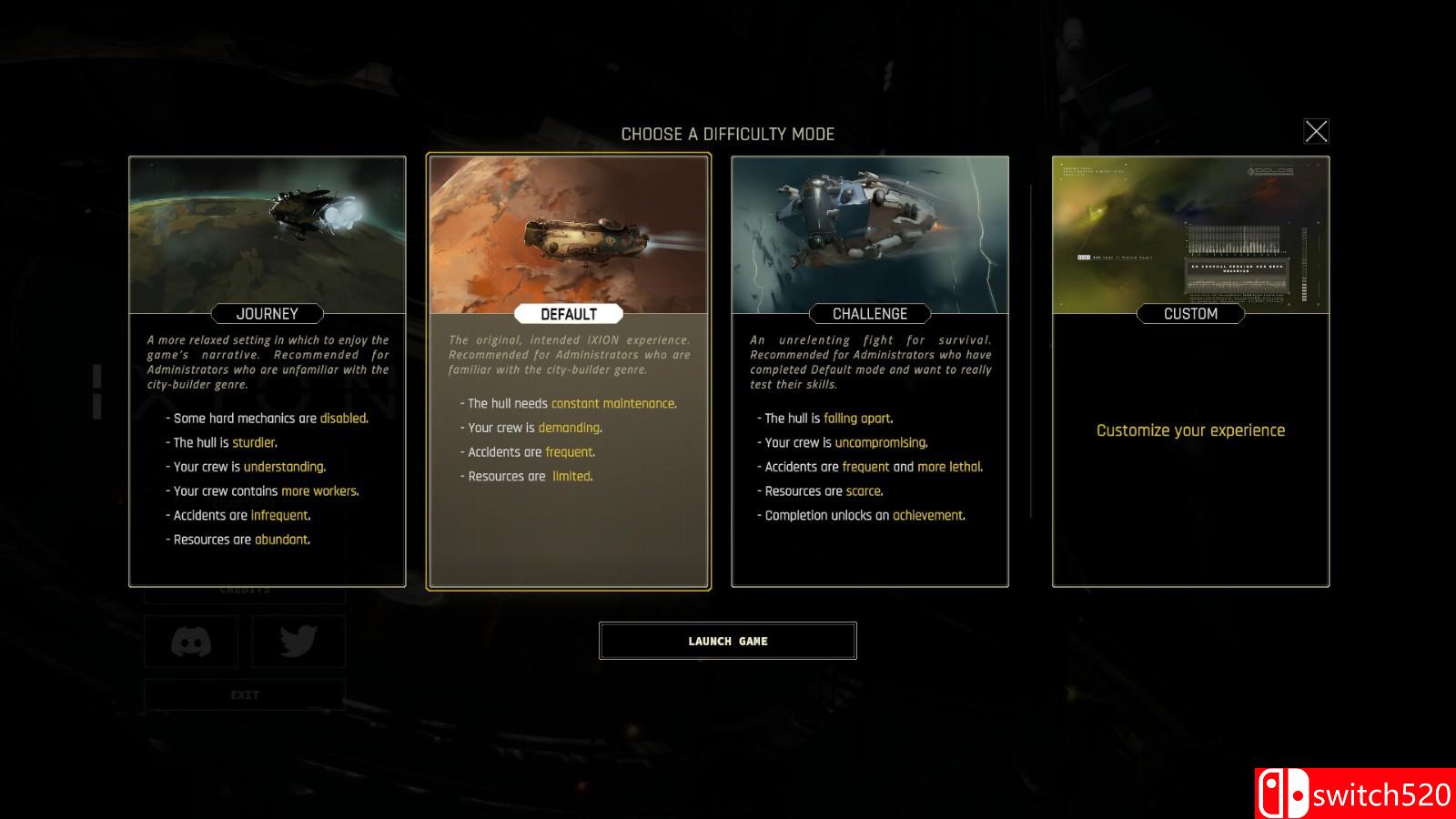
Task: Choose the Default difficulty mode card
Action: click(x=568, y=371)
